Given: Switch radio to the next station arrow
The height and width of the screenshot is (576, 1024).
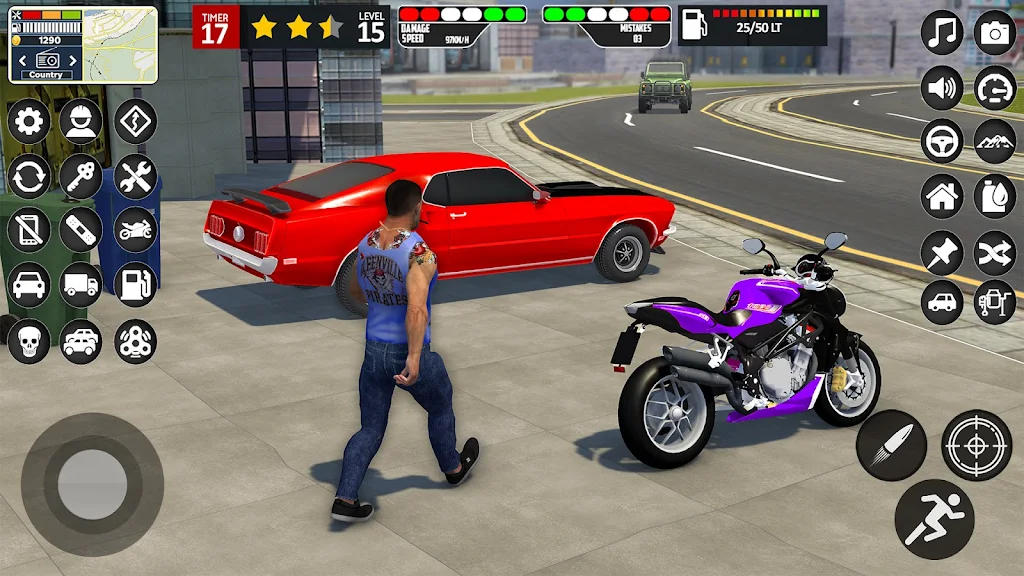Looking at the screenshot, I should [73, 60].
